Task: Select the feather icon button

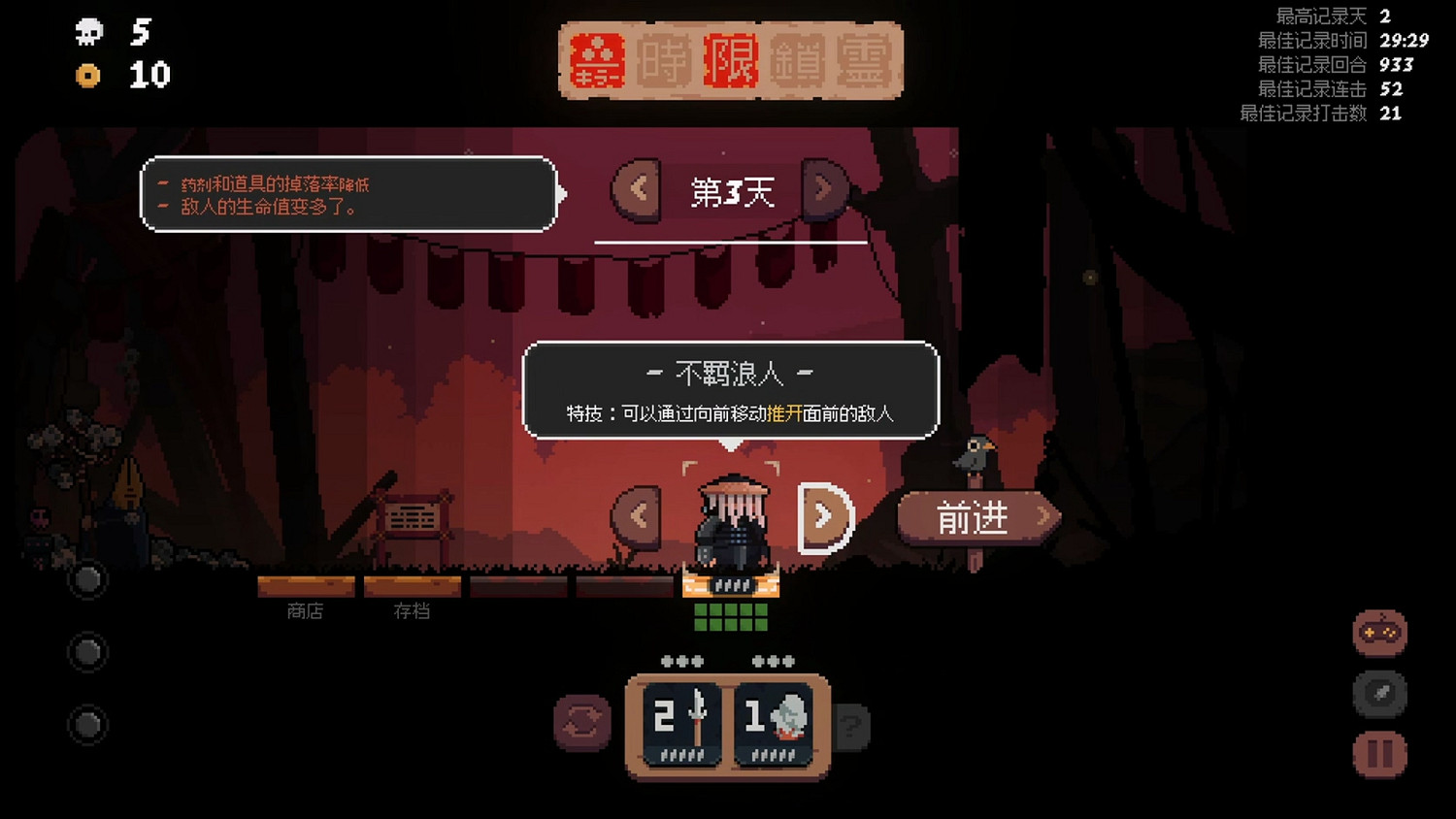Action: point(1378,696)
